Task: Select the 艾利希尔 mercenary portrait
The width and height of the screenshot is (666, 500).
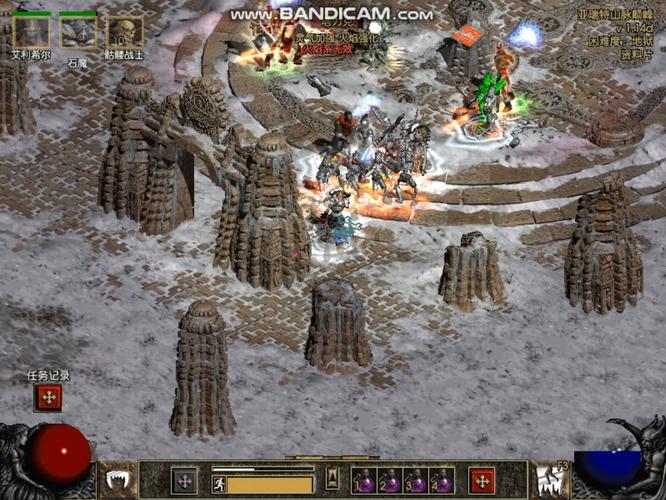Action: click(30, 33)
